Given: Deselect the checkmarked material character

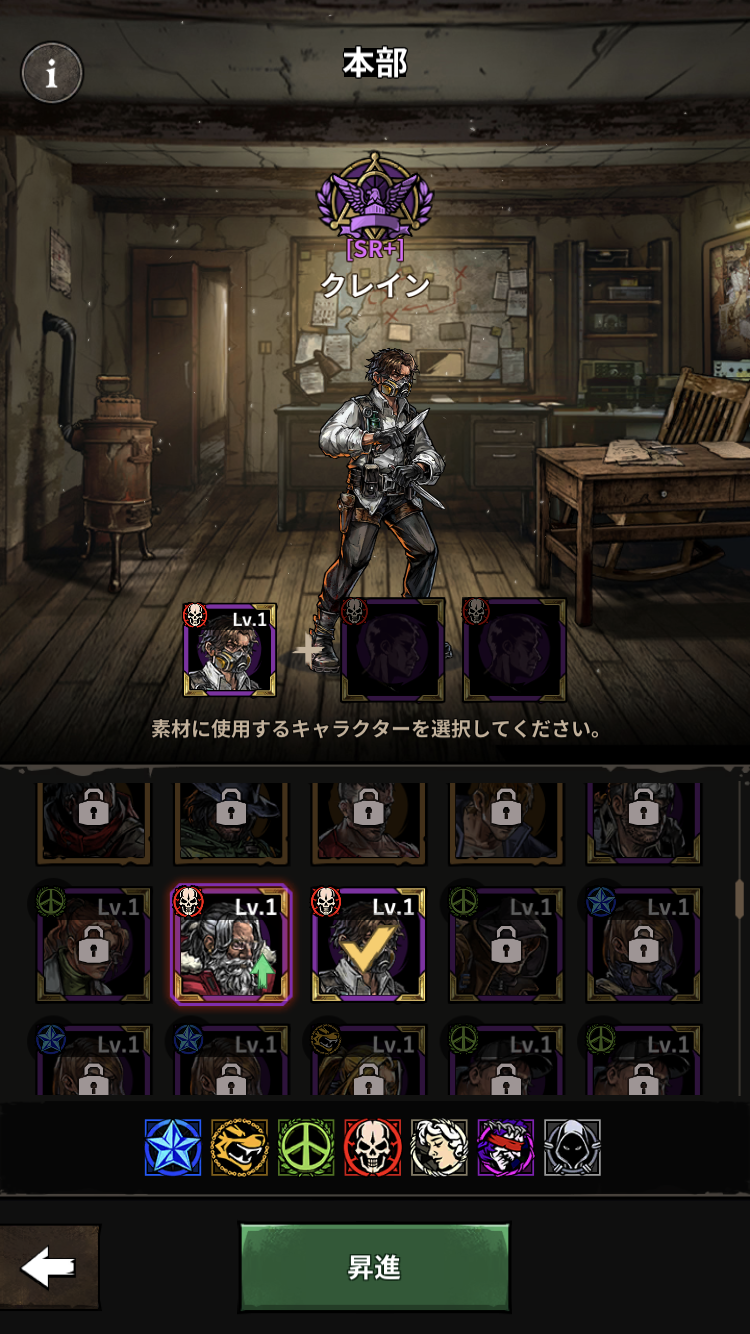Looking at the screenshot, I should (x=369, y=944).
